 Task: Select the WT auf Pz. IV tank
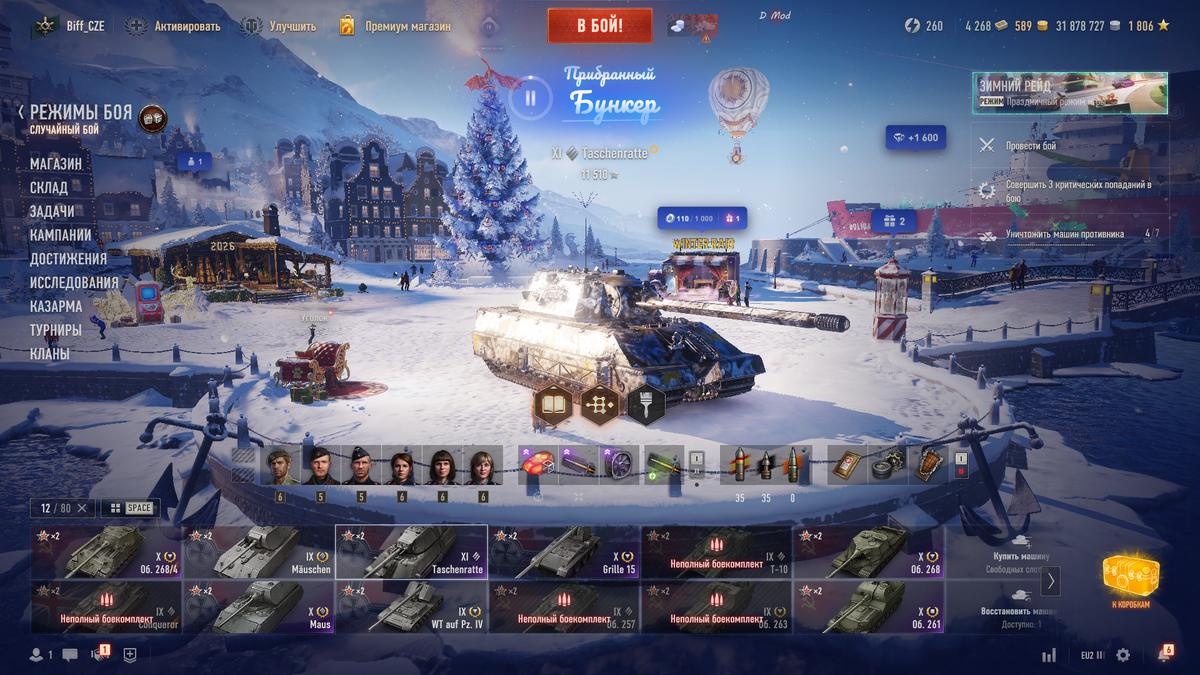411,607
